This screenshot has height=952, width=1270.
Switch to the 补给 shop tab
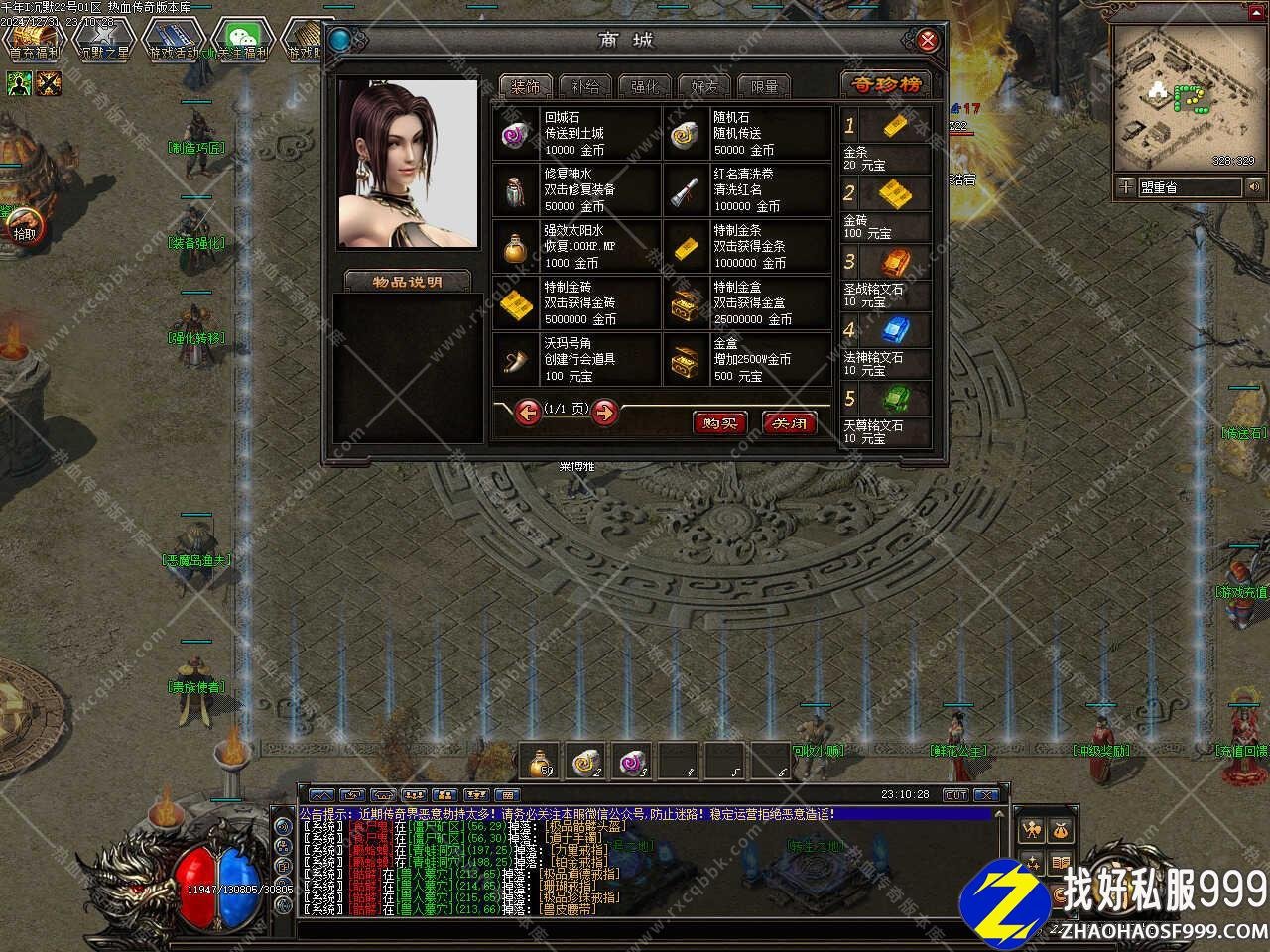585,86
